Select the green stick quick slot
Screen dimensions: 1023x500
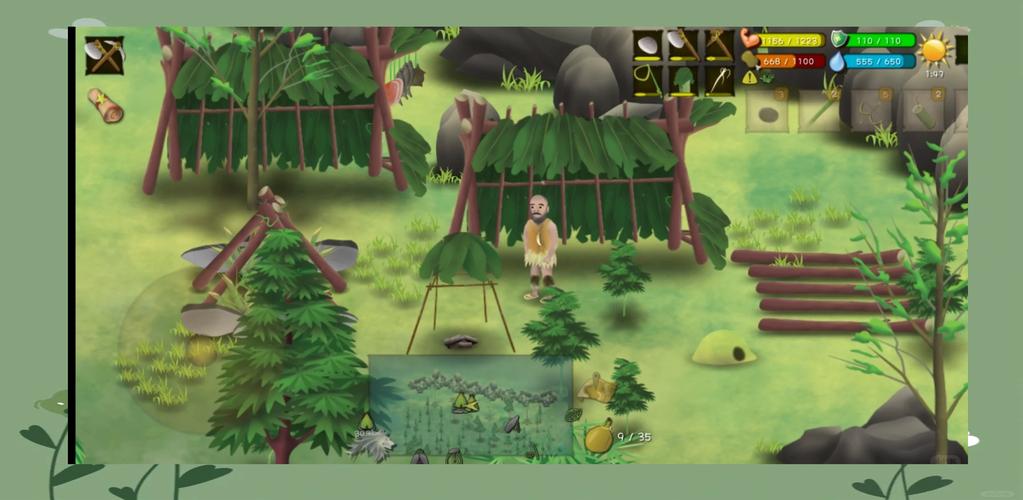(819, 112)
